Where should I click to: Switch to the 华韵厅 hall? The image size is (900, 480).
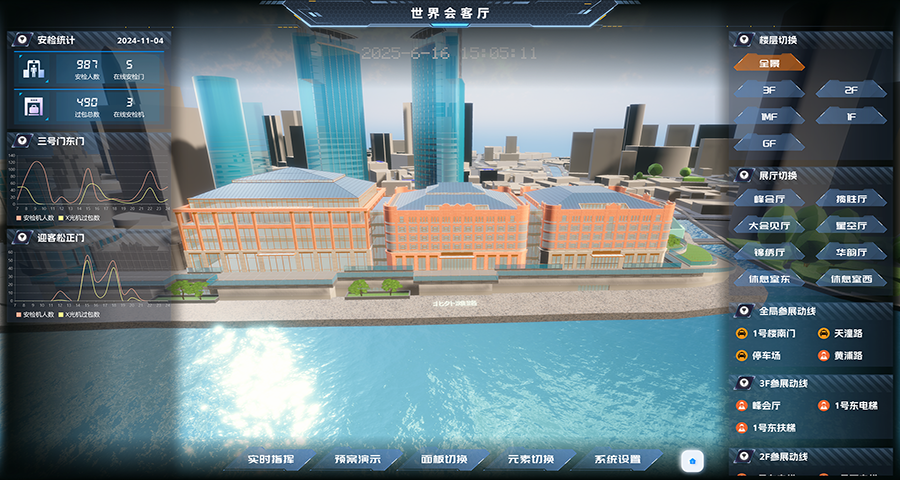[851, 252]
